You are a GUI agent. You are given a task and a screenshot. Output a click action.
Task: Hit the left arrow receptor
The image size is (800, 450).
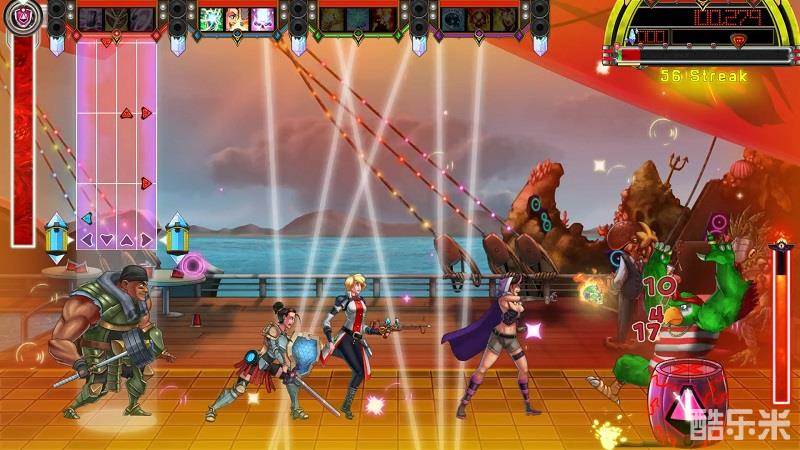[87, 239]
